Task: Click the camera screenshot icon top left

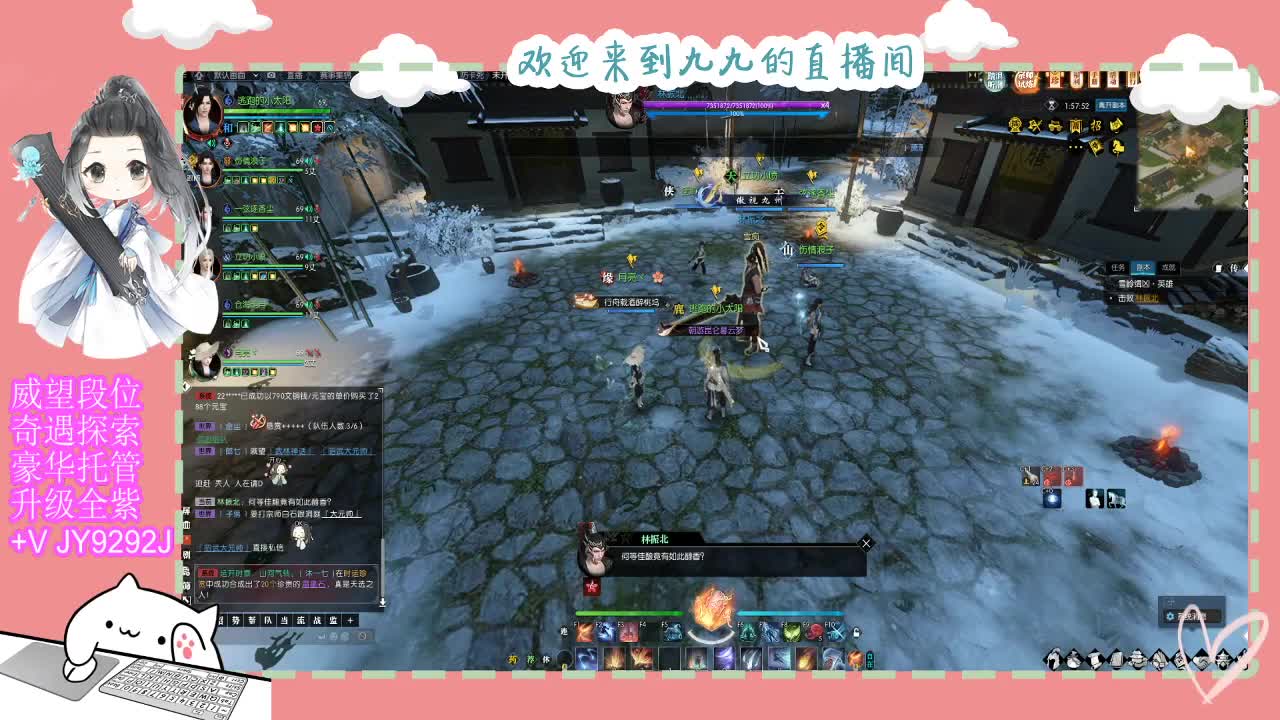Action: [x=272, y=77]
